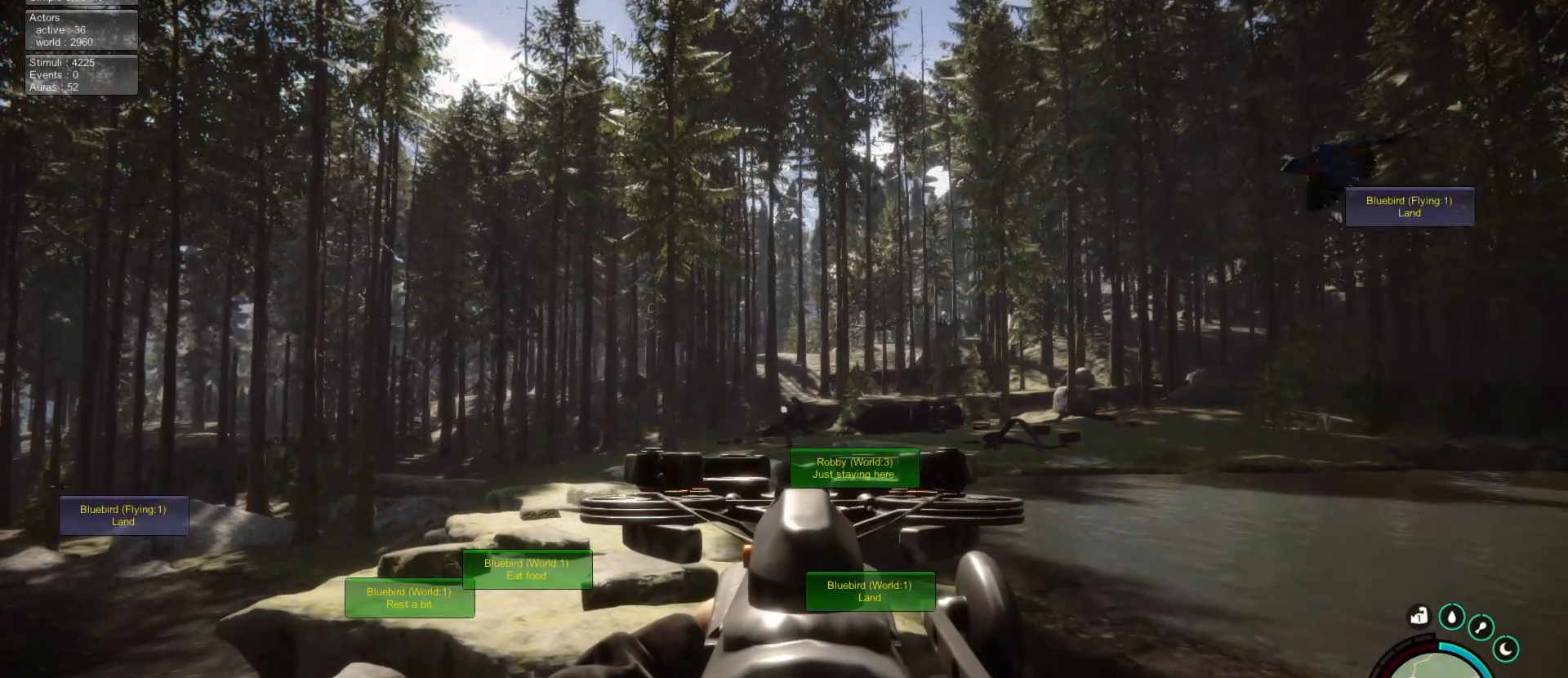The image size is (1568, 678).
Task: Click the 'Bluebird (World:1) Eat food' label
Action: [527, 569]
